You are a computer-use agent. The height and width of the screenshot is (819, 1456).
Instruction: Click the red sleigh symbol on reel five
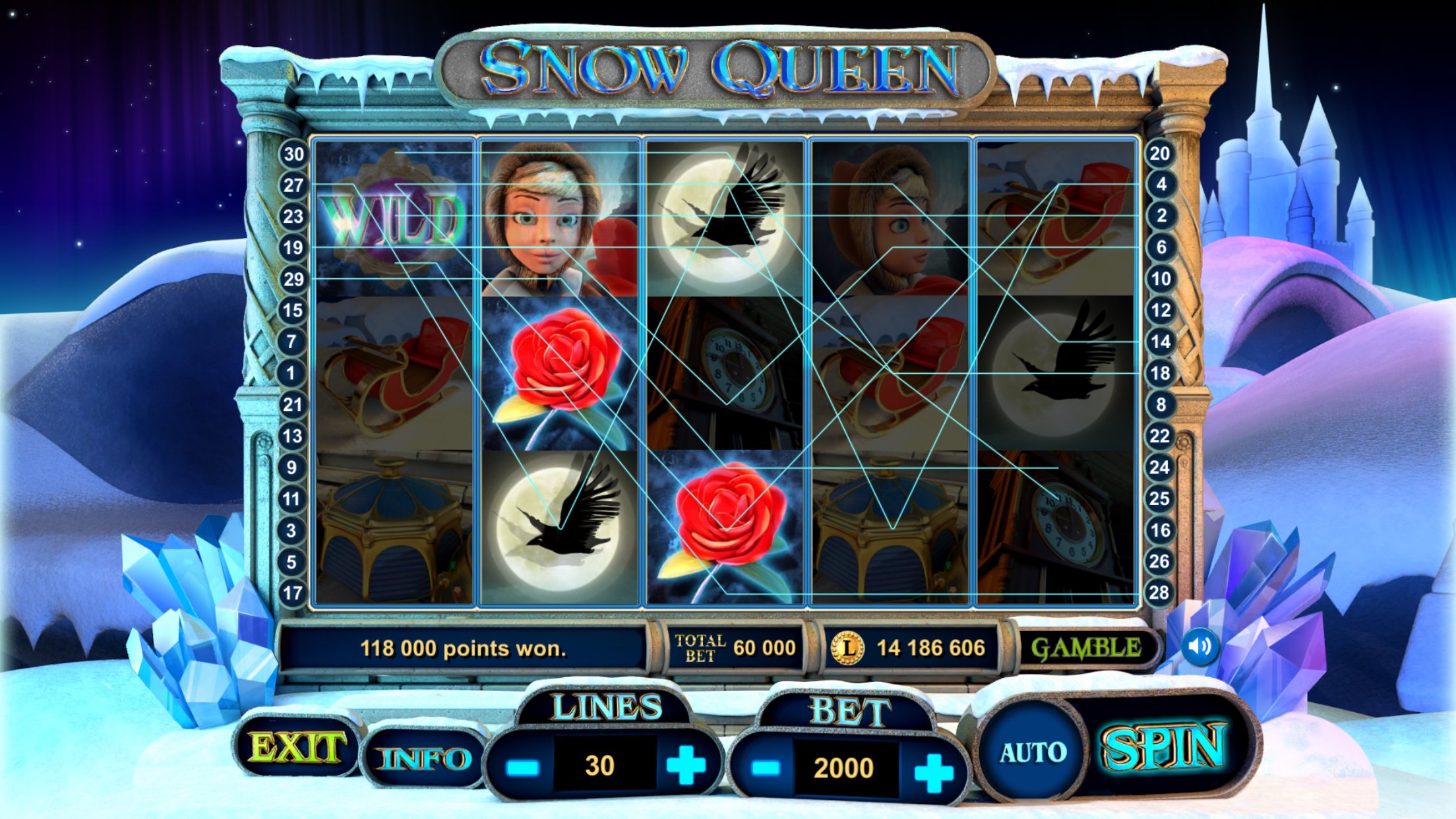[x=1055, y=218]
